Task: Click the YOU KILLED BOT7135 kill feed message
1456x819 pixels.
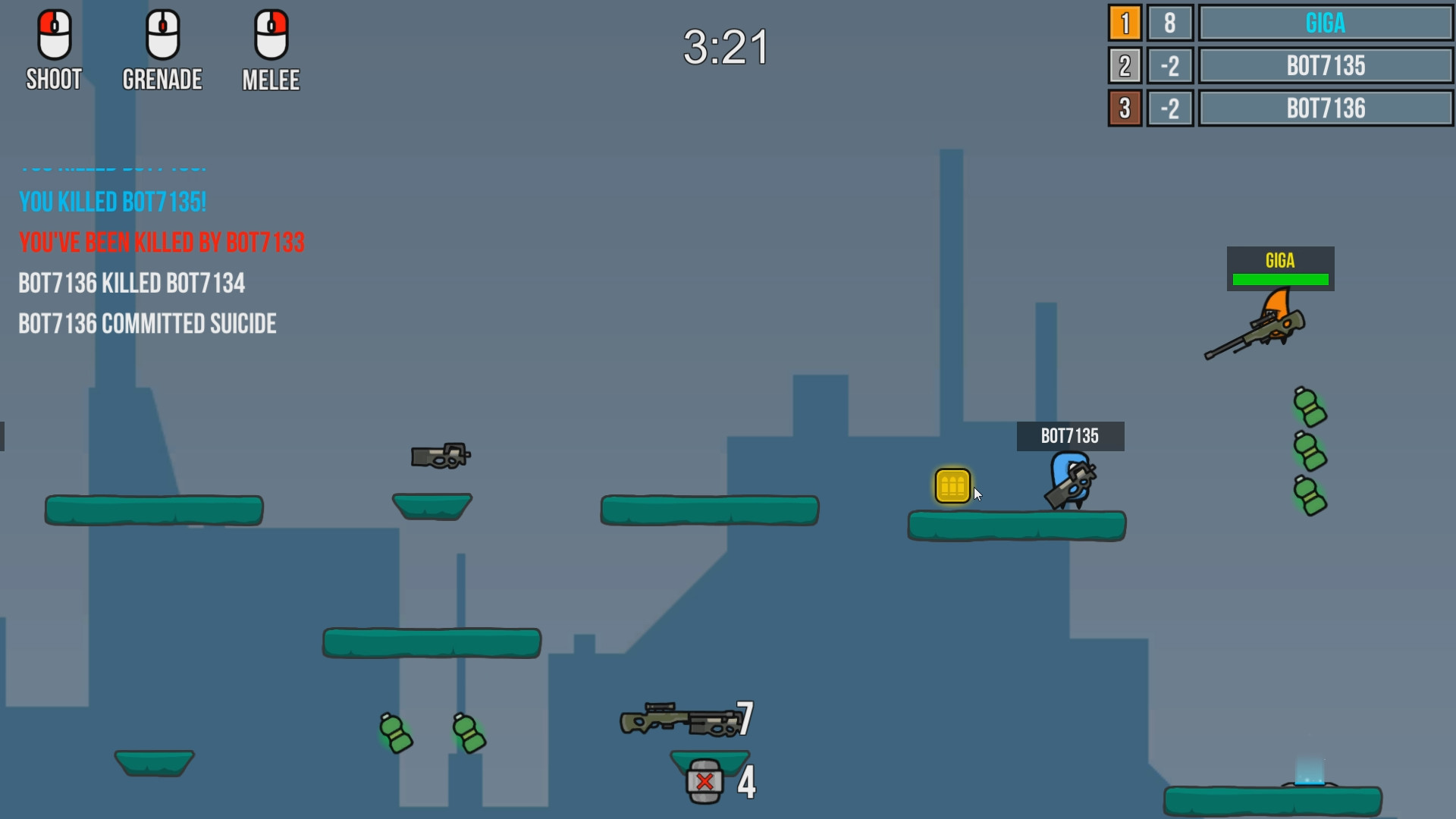Action: click(112, 201)
